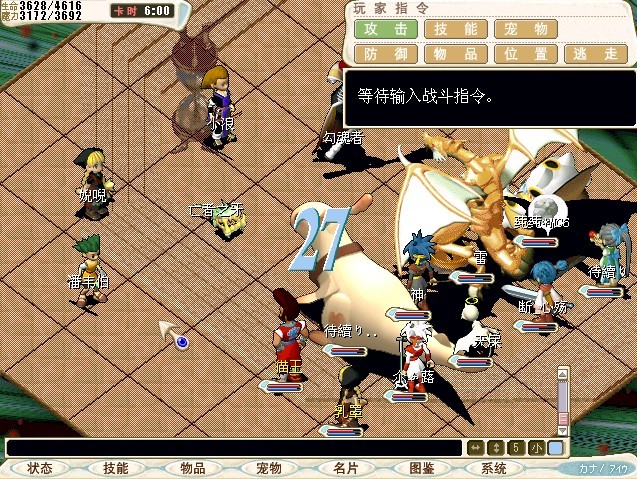
Task: Open the 图鉴 (Album) menu
Action: coord(420,468)
